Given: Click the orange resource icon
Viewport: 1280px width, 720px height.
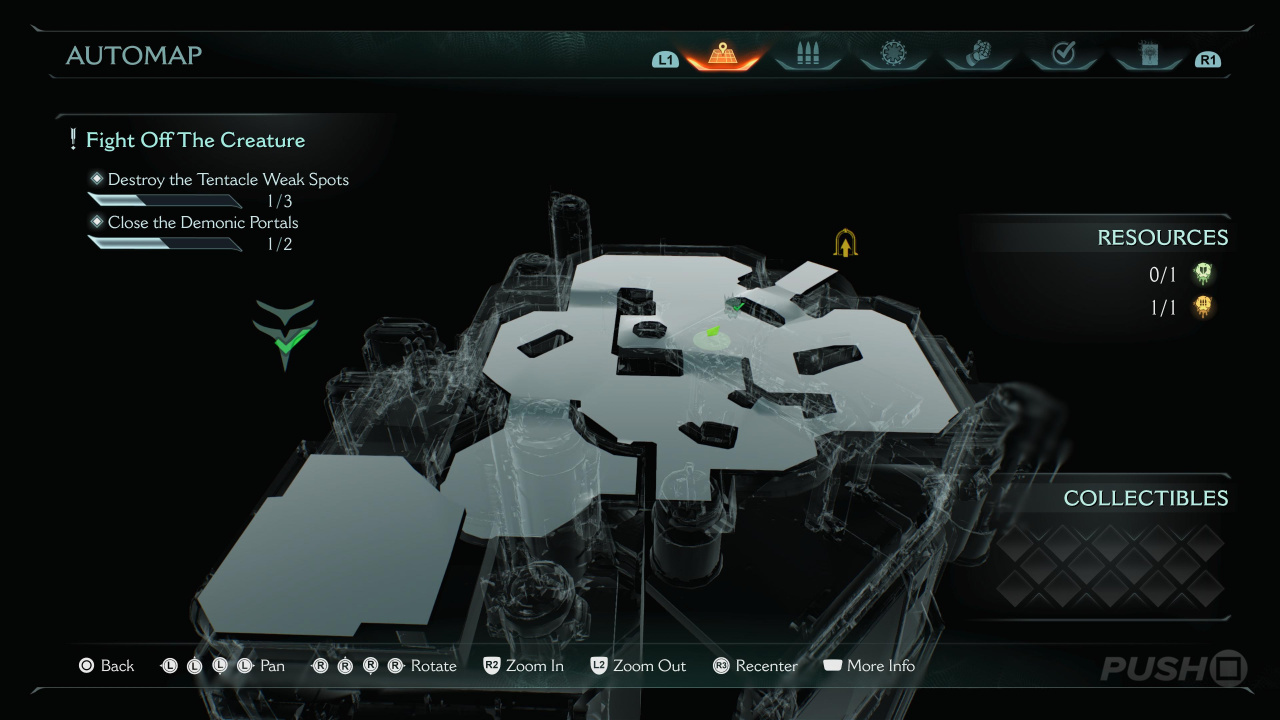Looking at the screenshot, I should [x=1204, y=307].
